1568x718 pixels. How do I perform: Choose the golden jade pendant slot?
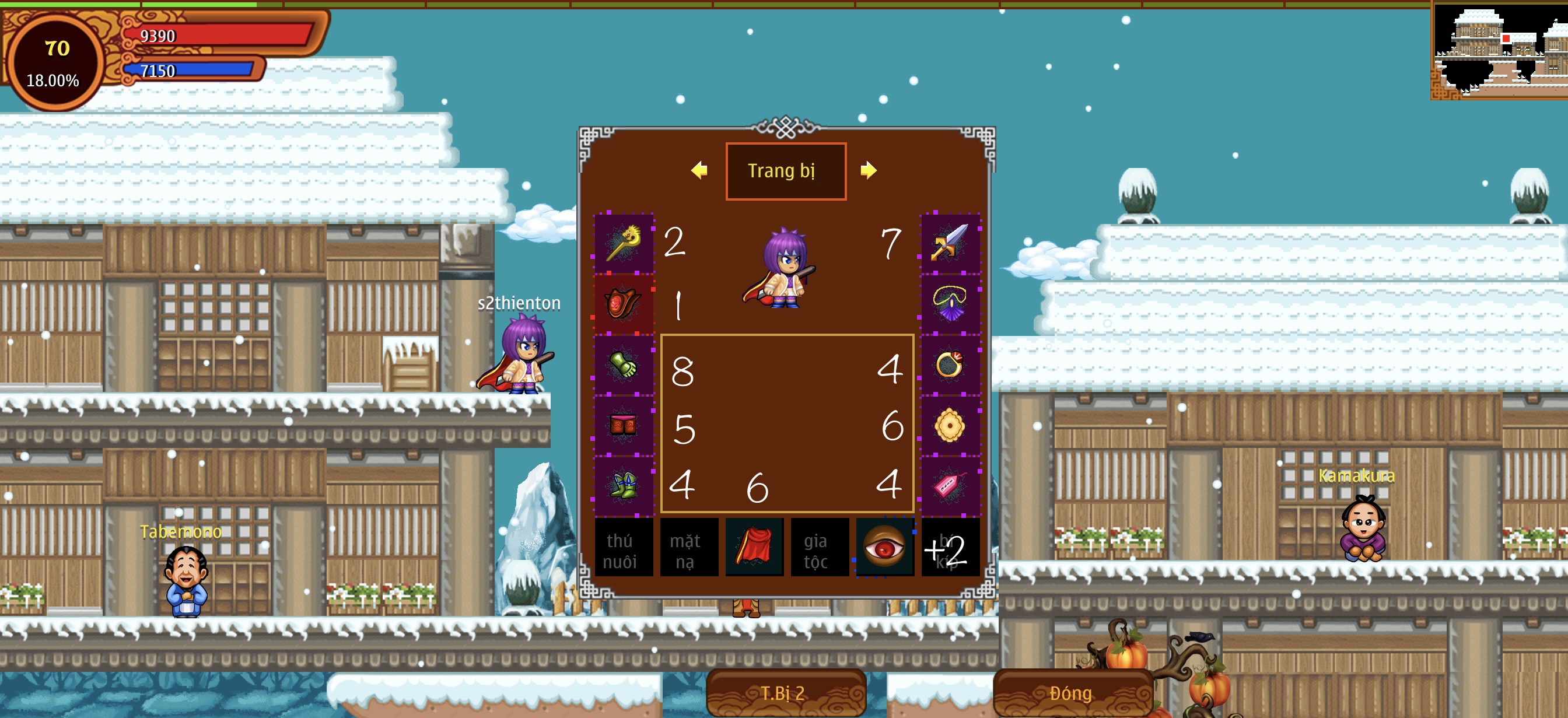tap(950, 425)
